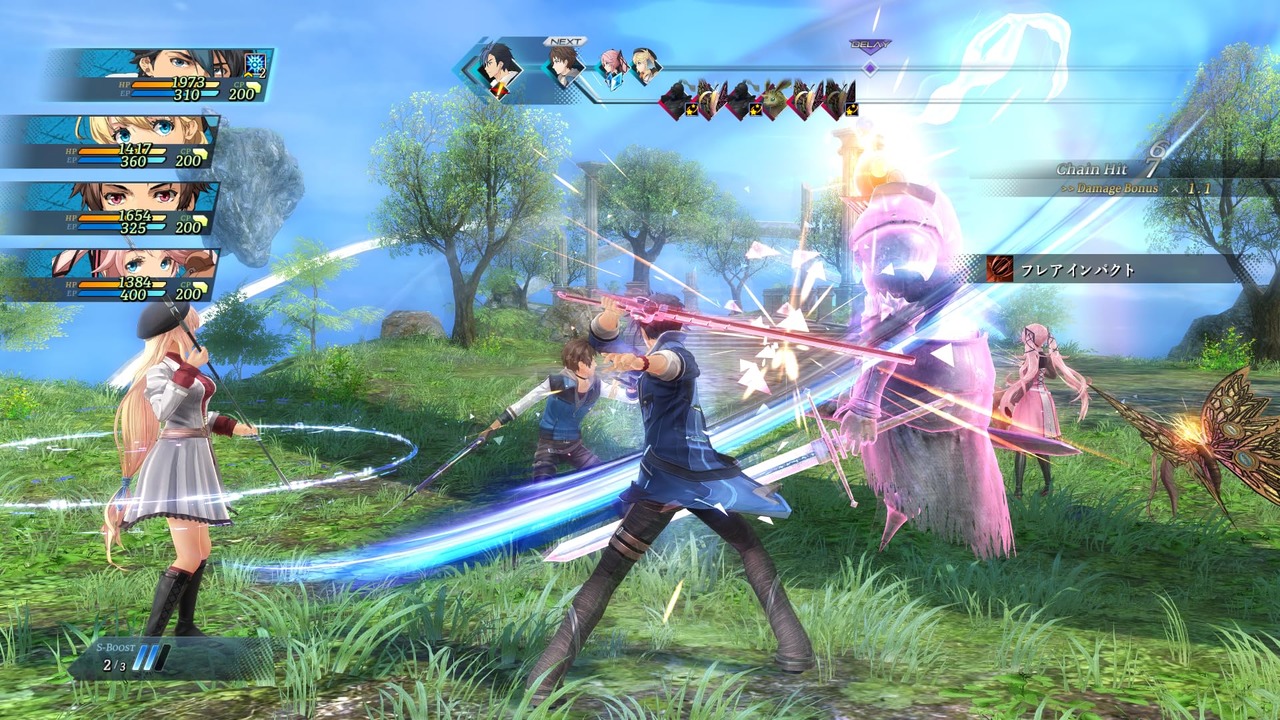Screen dimensions: 1280x720
Task: Click the S-Boost gauge
Action: pos(150,657)
